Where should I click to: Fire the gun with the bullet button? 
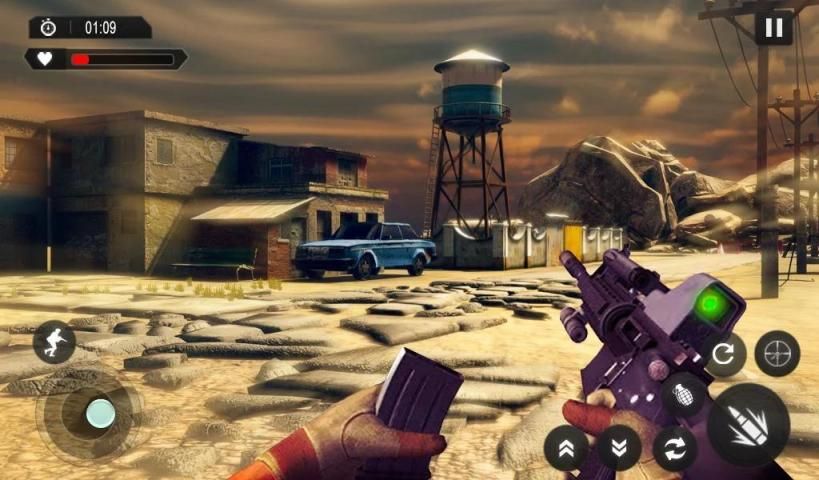[x=748, y=424]
